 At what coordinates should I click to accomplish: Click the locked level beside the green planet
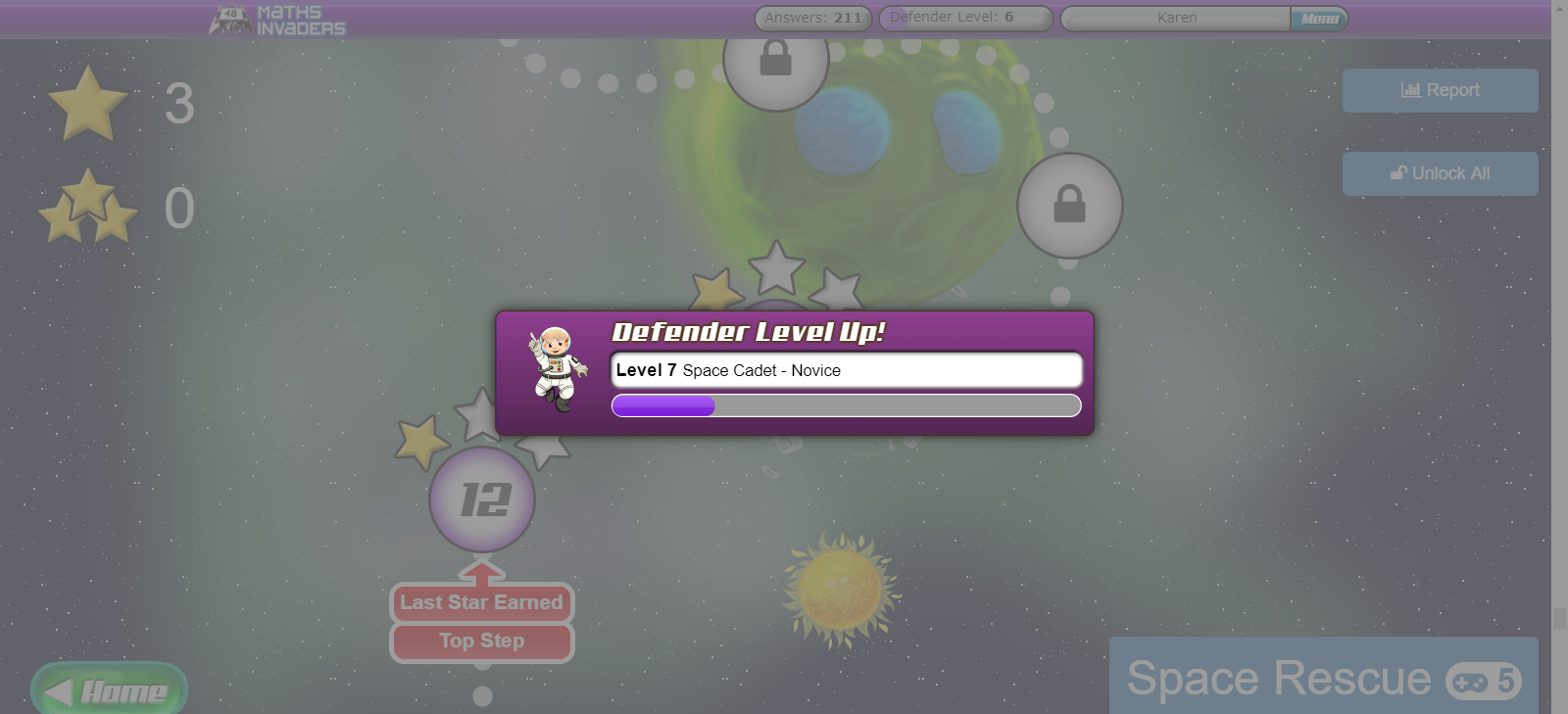[x=1068, y=207]
